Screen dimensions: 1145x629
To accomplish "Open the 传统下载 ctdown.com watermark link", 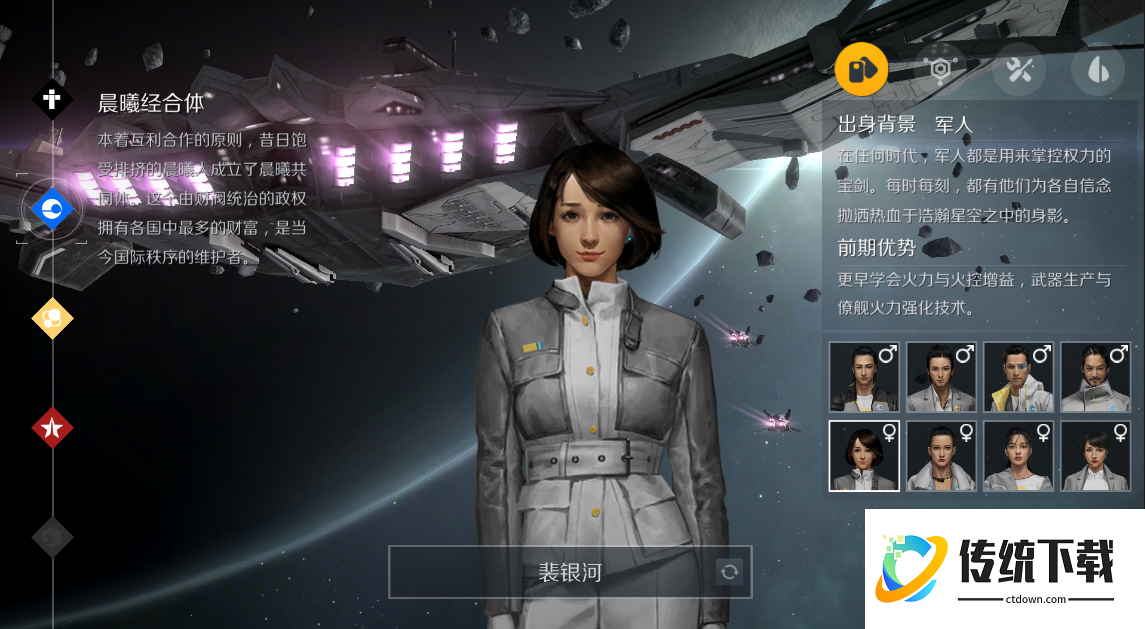I will (x=1003, y=568).
